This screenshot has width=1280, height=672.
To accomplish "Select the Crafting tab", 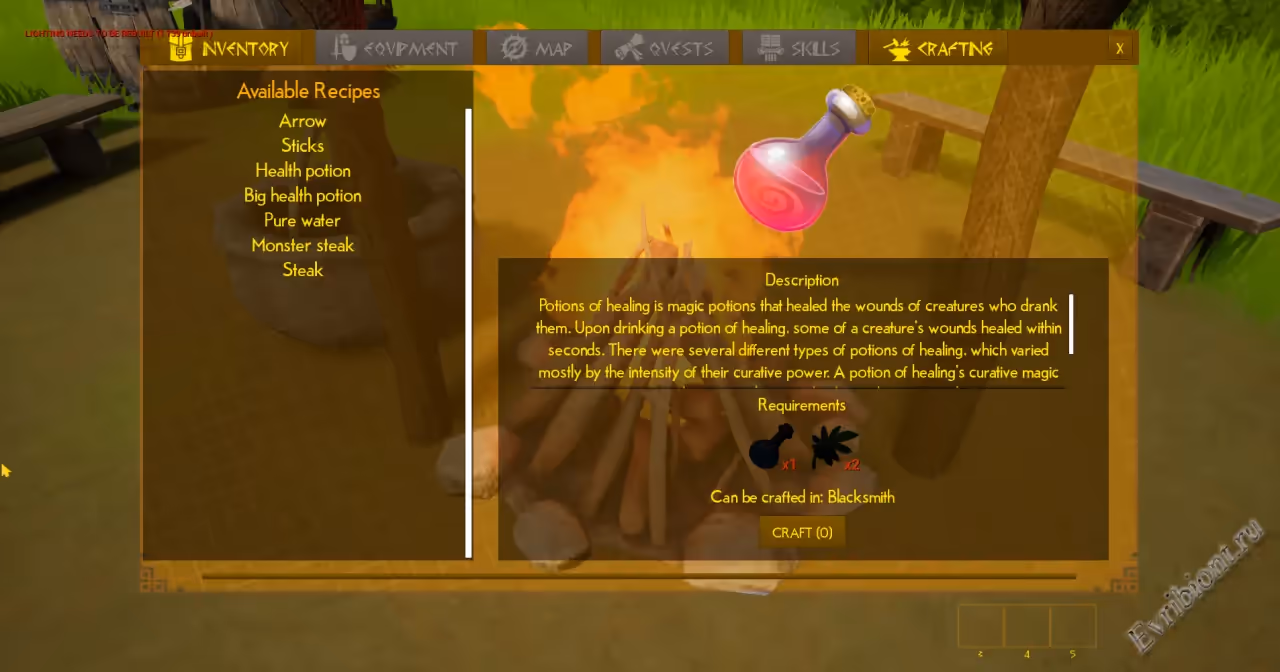I will click(938, 48).
